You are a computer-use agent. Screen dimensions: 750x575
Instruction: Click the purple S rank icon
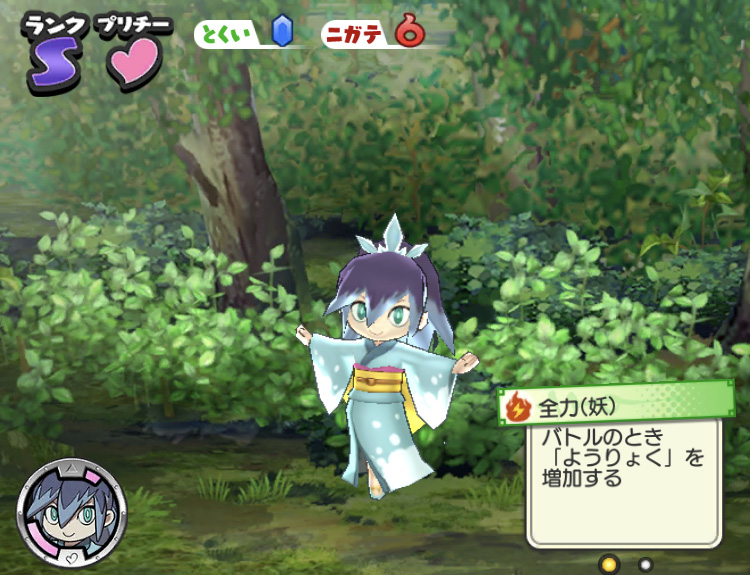50,62
